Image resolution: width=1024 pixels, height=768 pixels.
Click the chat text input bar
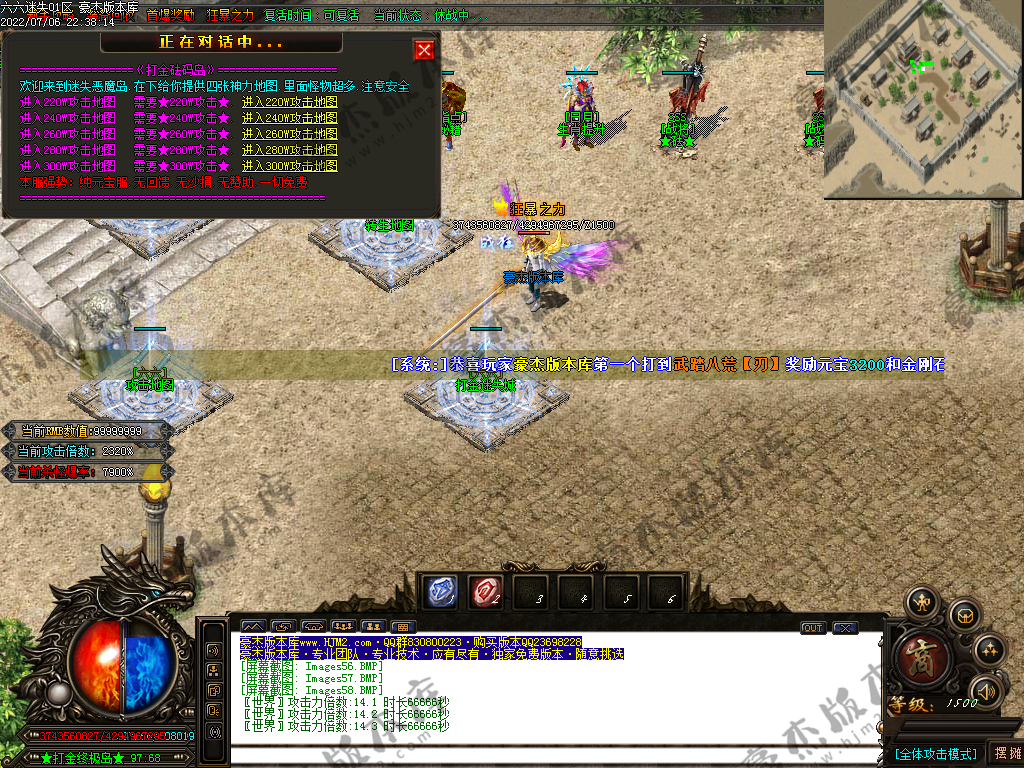(x=550, y=755)
